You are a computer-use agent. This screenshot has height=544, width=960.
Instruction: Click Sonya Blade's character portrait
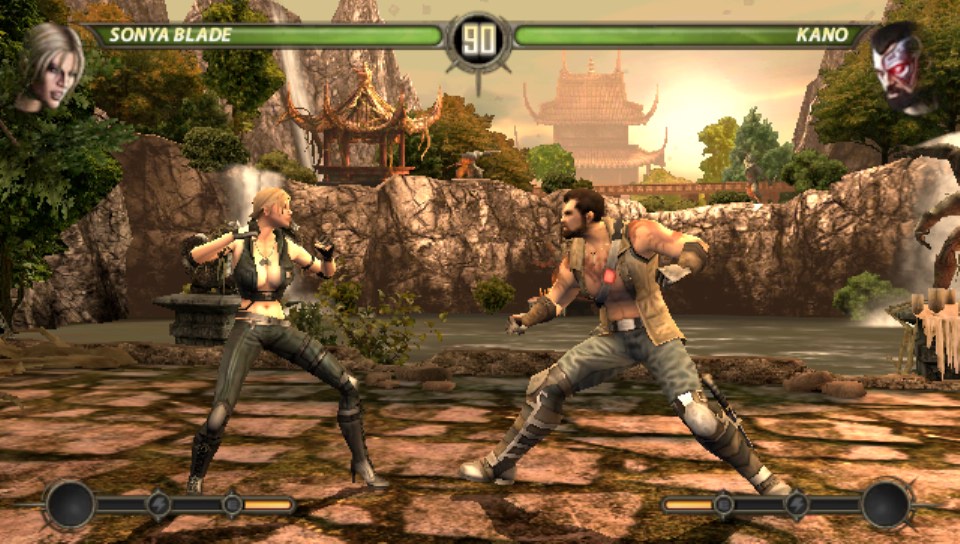pos(50,66)
